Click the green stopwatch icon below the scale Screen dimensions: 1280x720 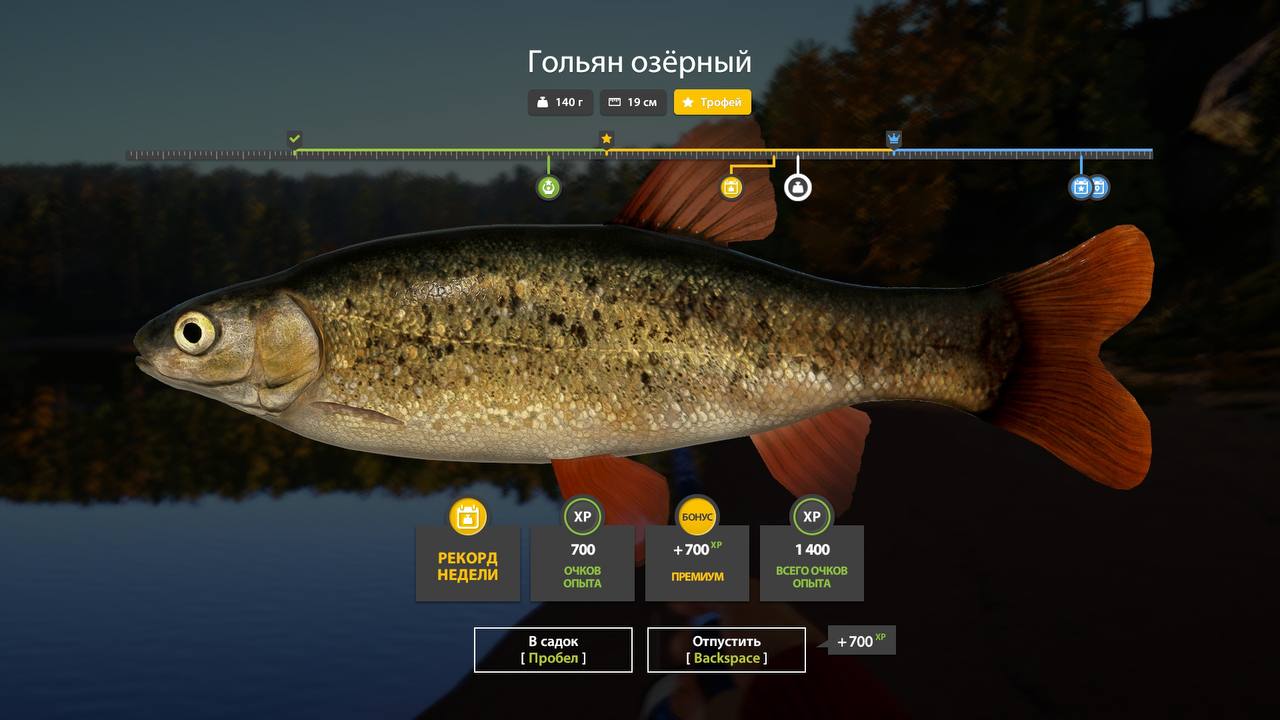click(x=548, y=186)
